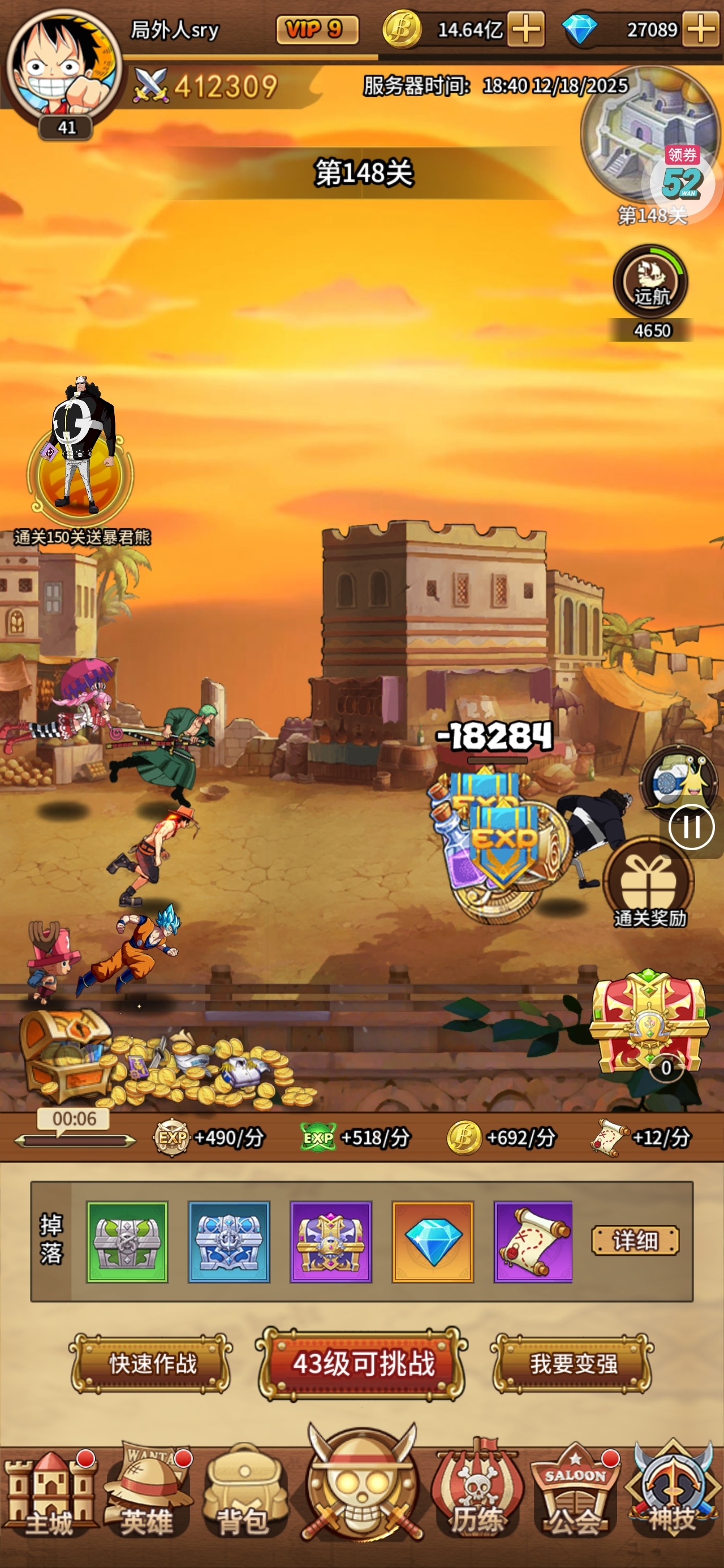This screenshot has height=1568, width=724.
Task: Open diamond purchase with plus button
Action: pyautogui.click(x=701, y=29)
